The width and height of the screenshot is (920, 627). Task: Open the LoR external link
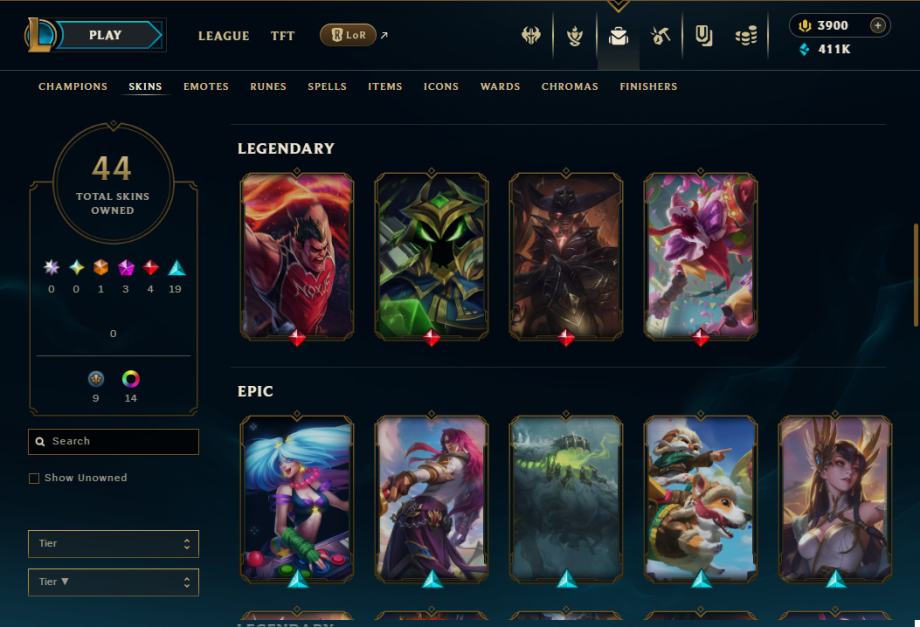349,36
